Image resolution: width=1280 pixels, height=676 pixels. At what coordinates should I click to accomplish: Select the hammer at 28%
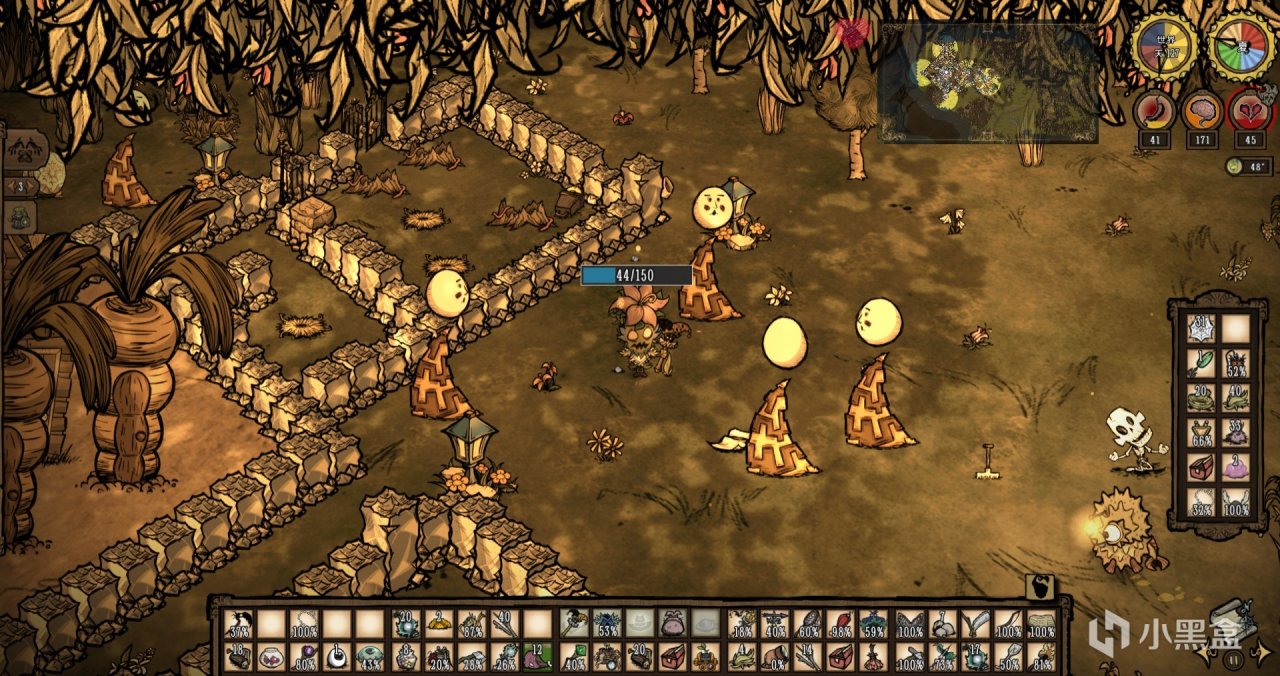(472, 658)
